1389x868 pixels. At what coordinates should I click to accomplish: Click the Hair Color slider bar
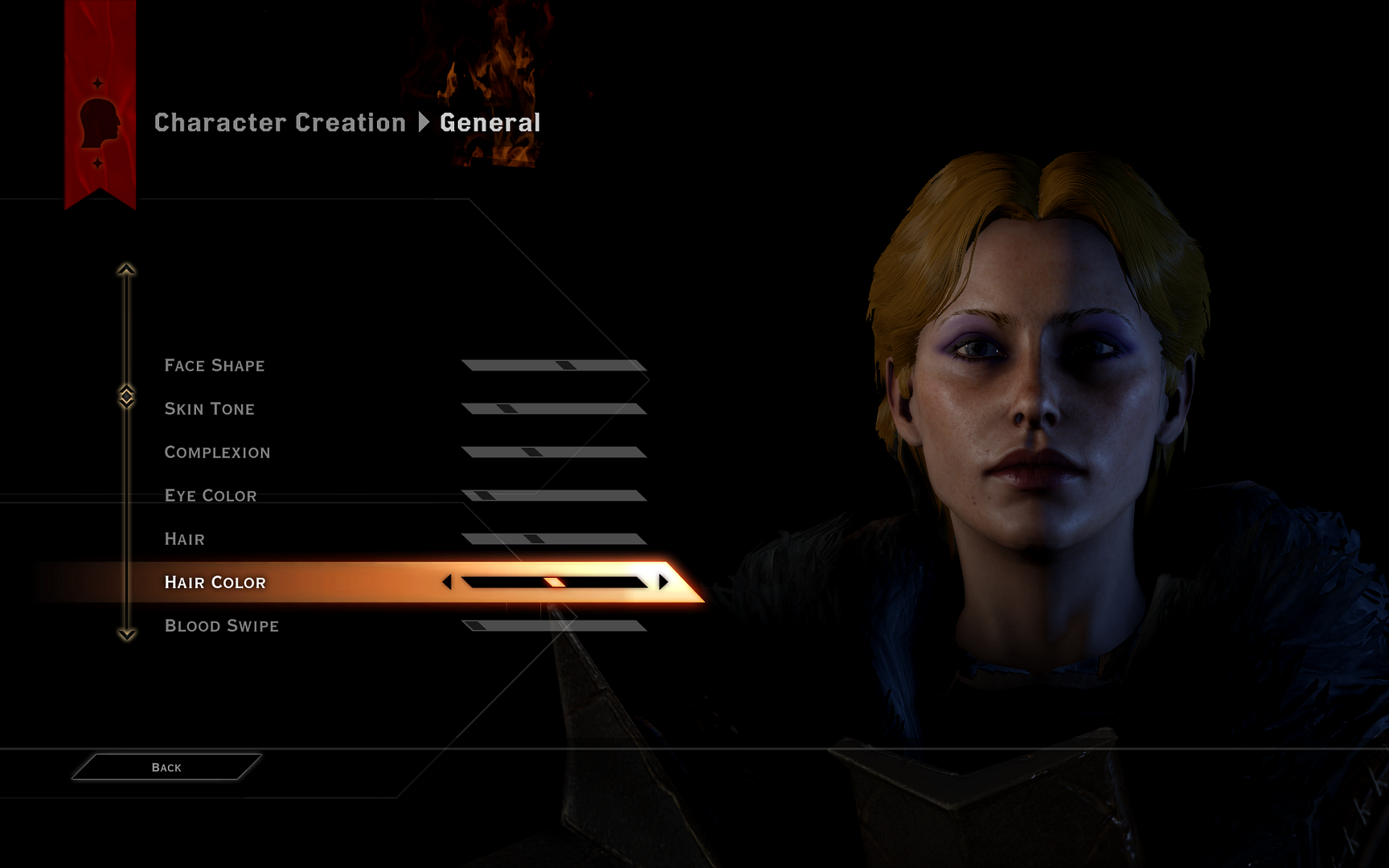555,581
